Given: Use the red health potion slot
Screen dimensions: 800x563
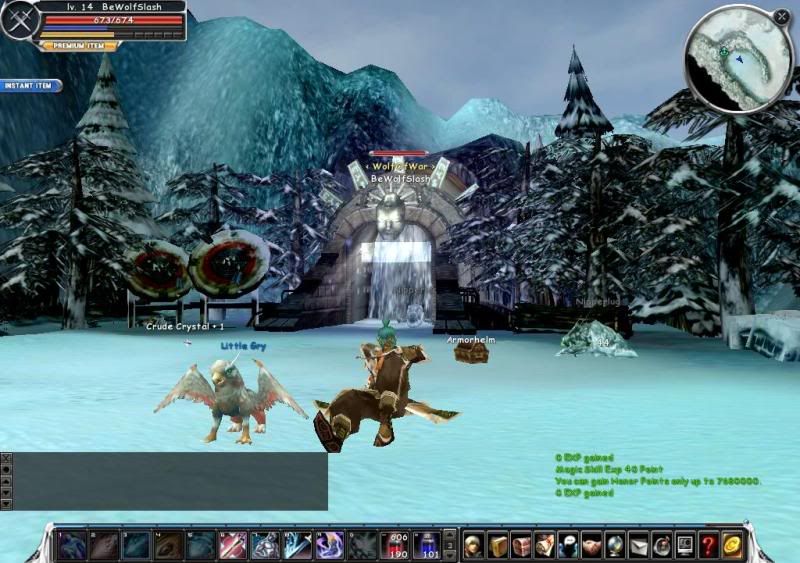Looking at the screenshot, I should click(397, 545).
